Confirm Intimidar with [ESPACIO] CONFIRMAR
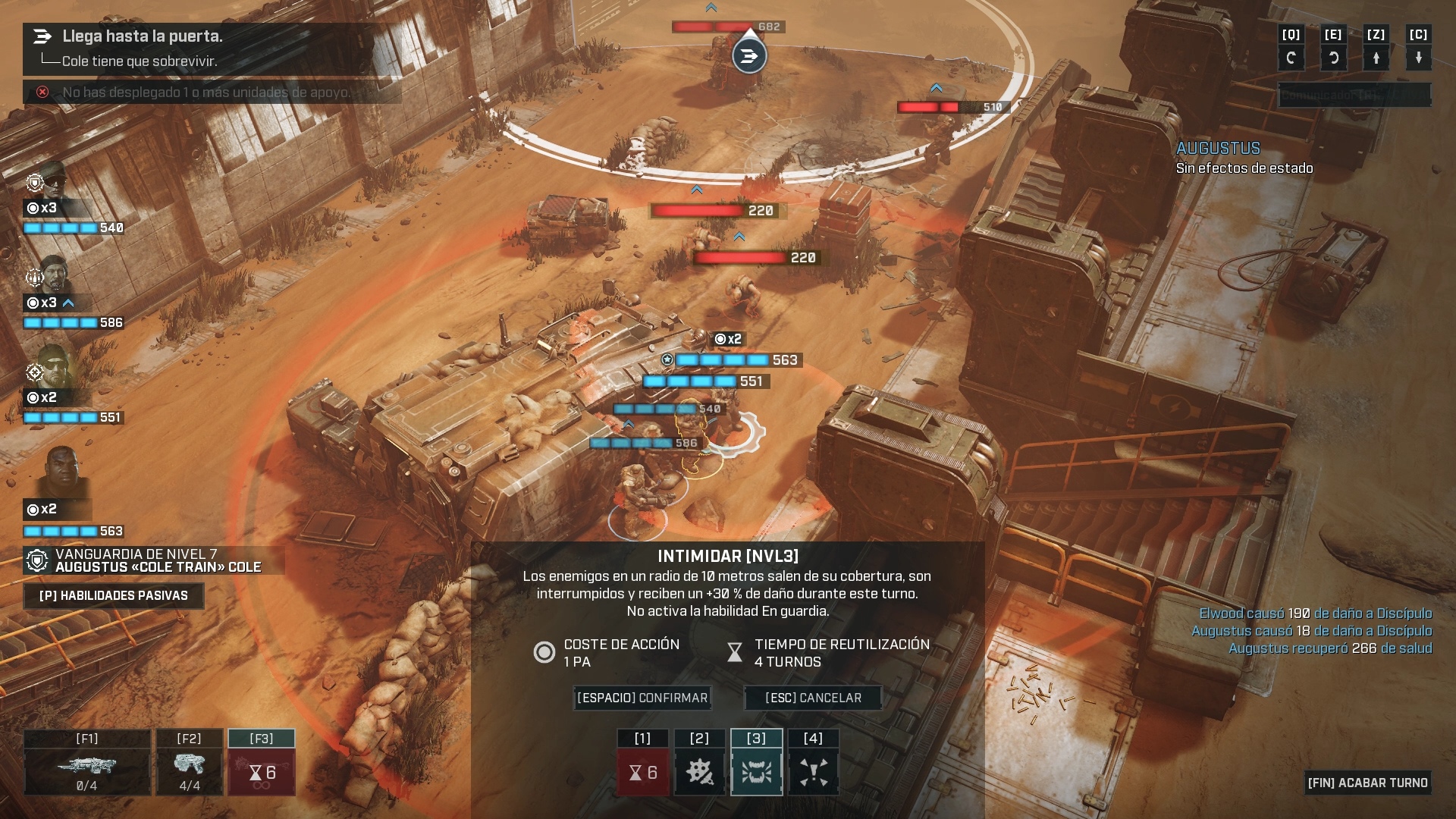Viewport: 1456px width, 819px height. tap(641, 698)
